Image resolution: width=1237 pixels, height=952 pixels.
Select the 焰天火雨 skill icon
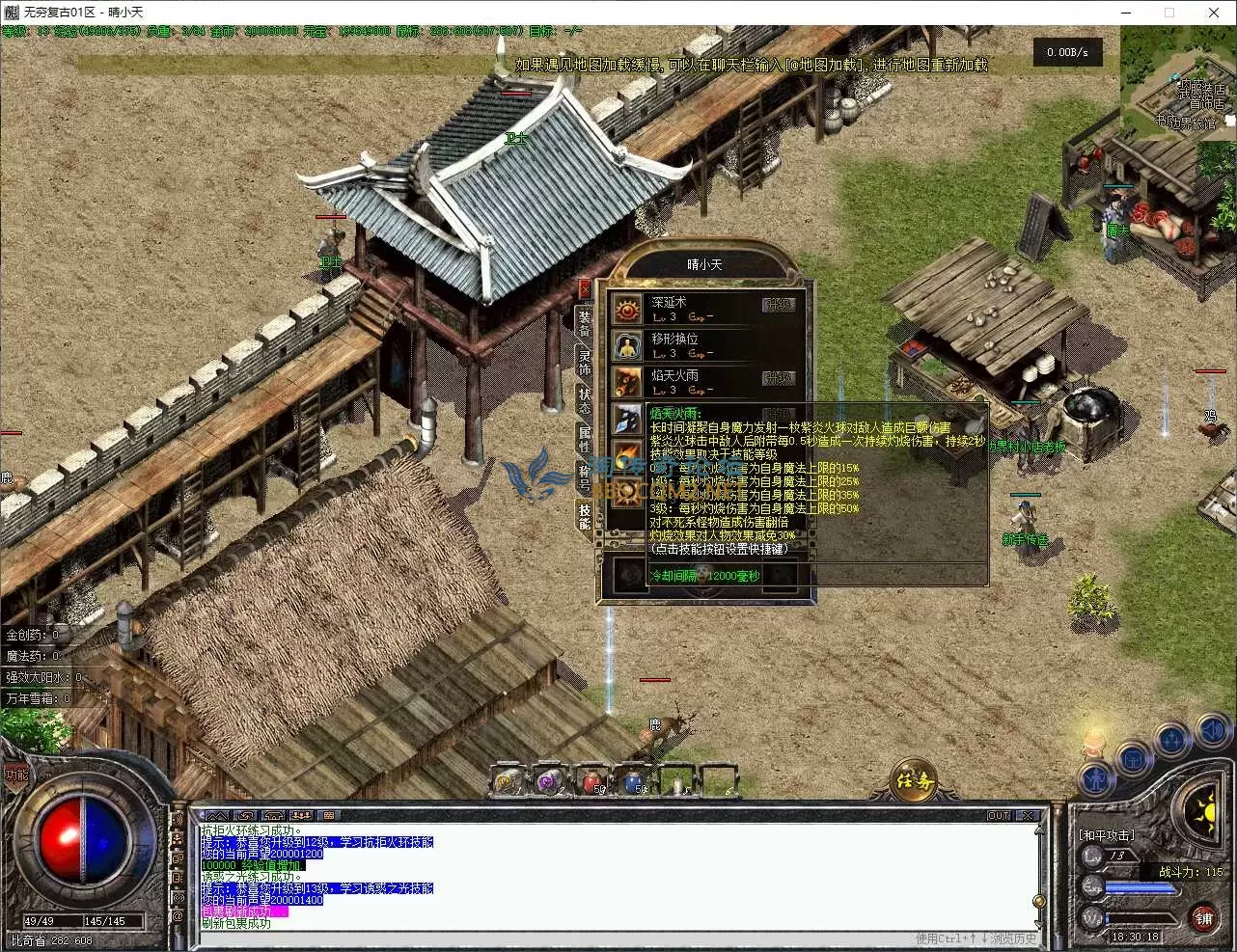[x=627, y=382]
